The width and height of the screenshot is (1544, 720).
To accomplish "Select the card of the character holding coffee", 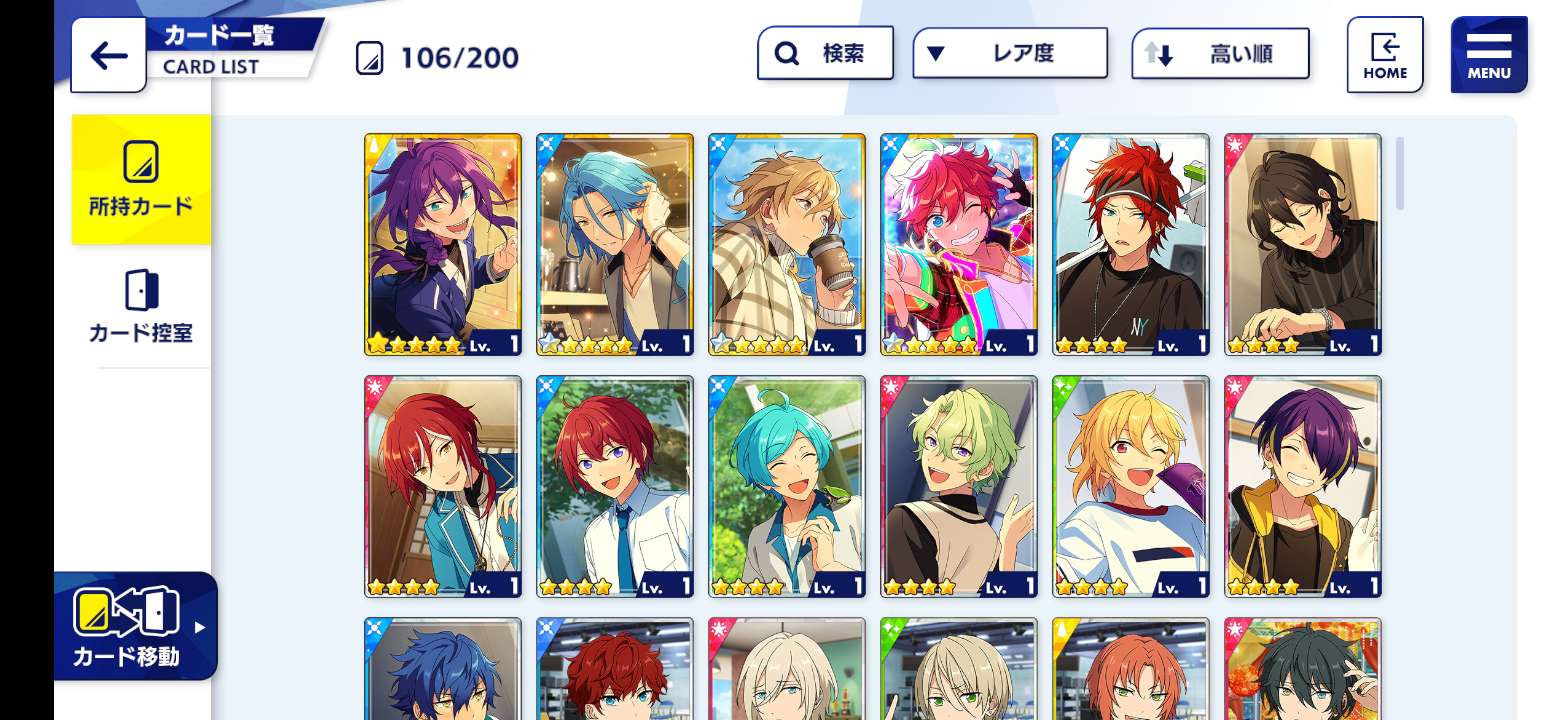I will 787,243.
